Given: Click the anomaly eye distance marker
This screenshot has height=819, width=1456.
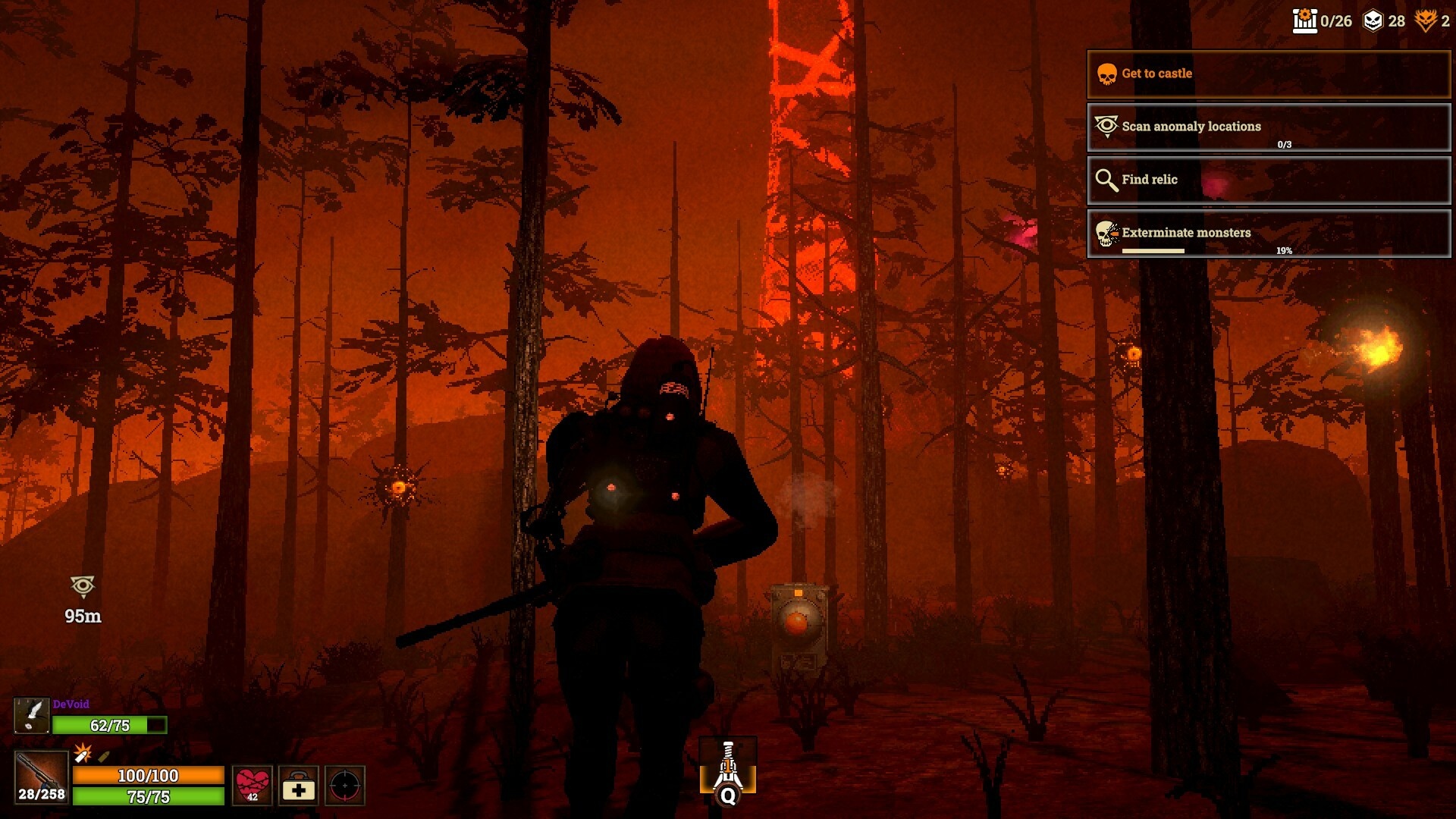Looking at the screenshot, I should (83, 586).
